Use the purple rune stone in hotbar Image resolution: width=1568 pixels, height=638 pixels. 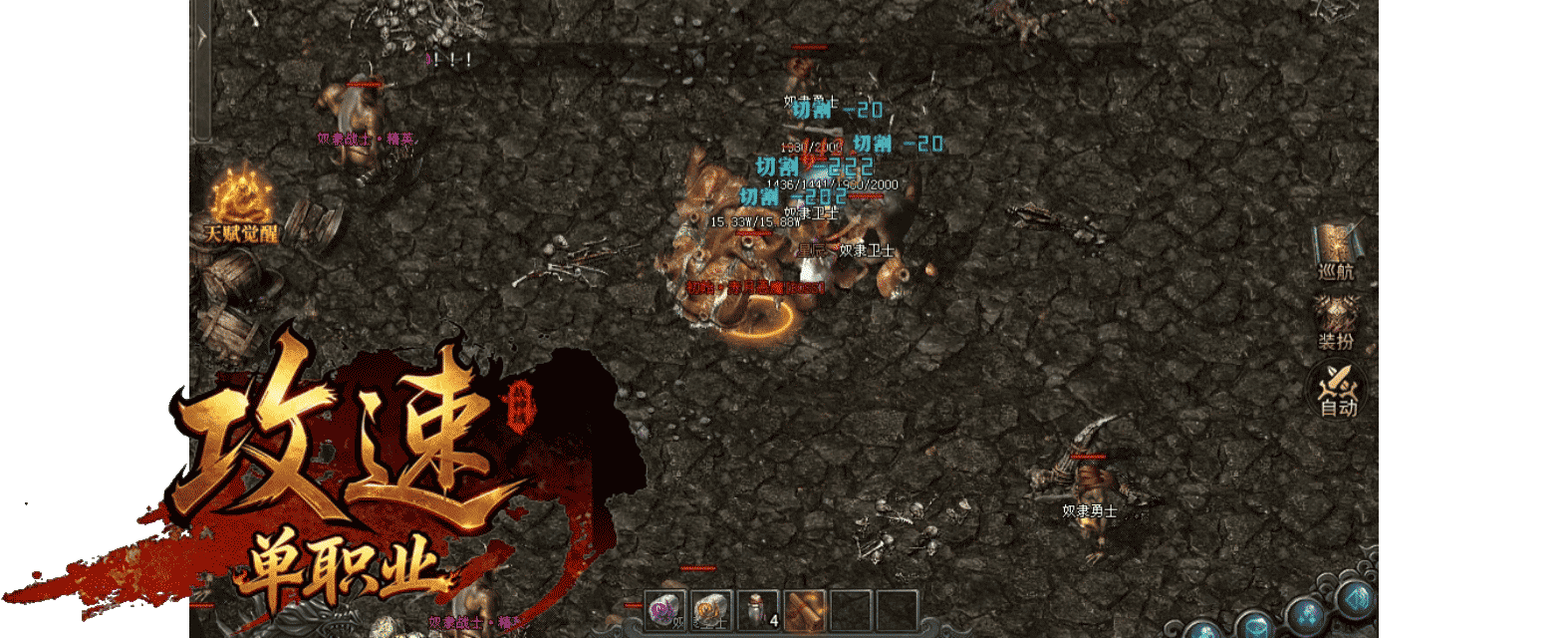[665, 610]
